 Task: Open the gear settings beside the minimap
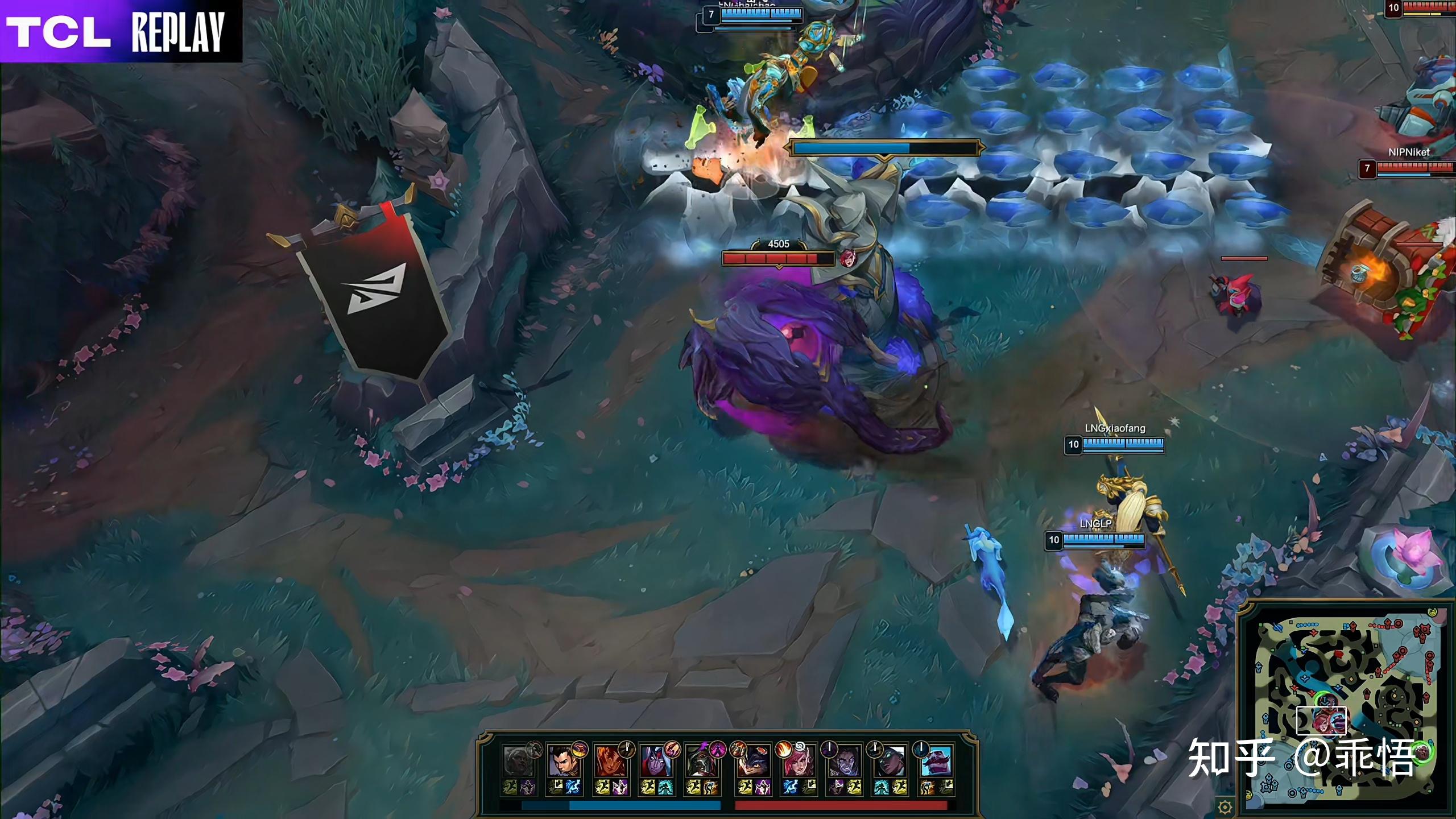coord(1225,806)
